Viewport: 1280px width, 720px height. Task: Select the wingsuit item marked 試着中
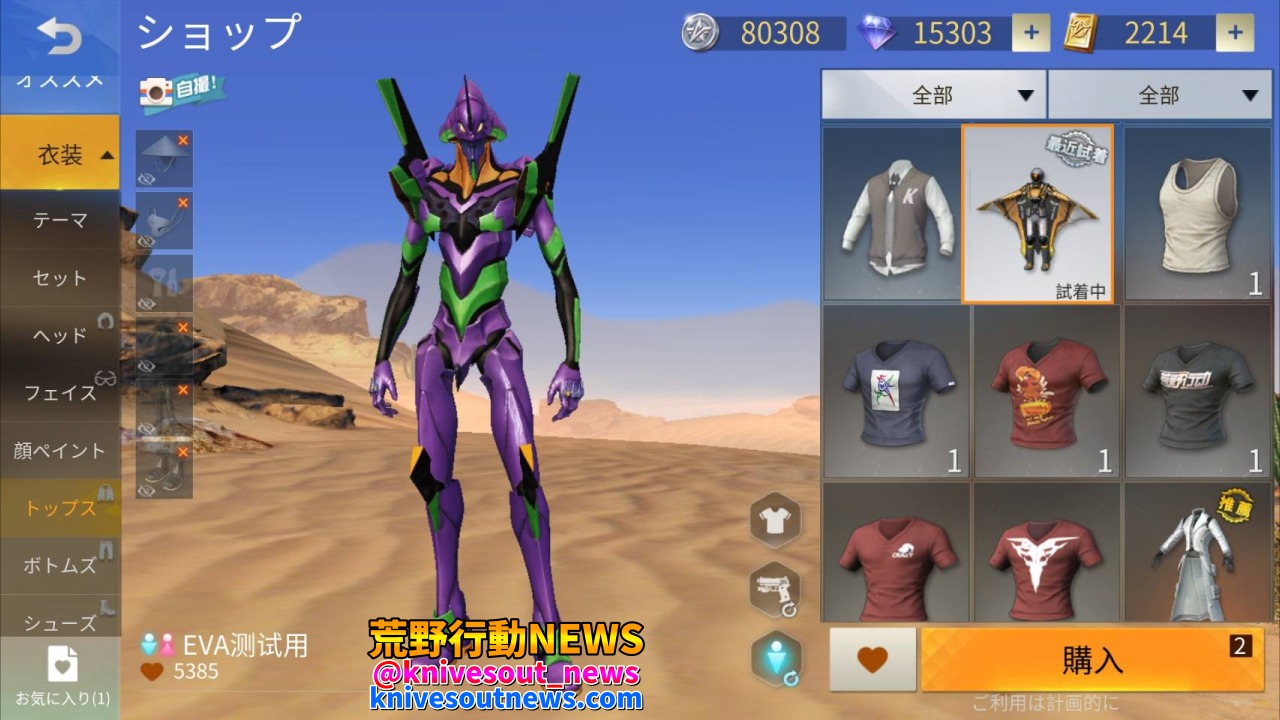[x=1037, y=213]
